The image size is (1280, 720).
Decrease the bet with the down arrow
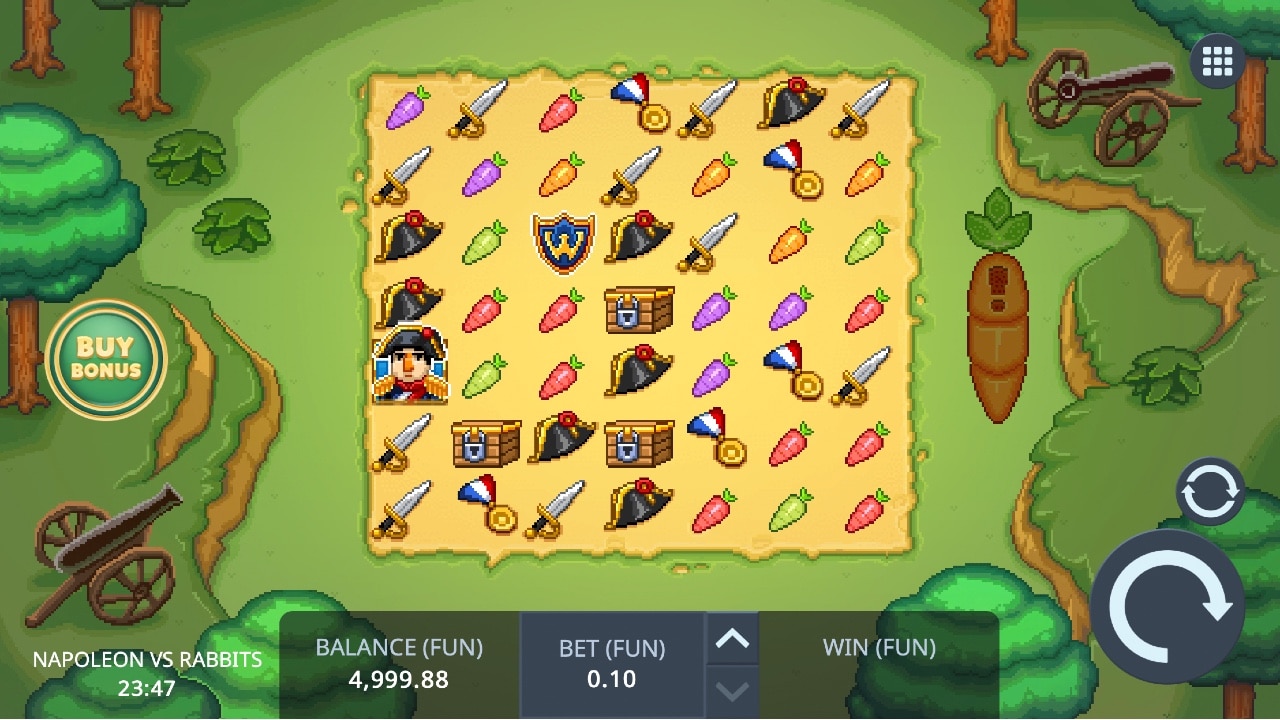(735, 688)
